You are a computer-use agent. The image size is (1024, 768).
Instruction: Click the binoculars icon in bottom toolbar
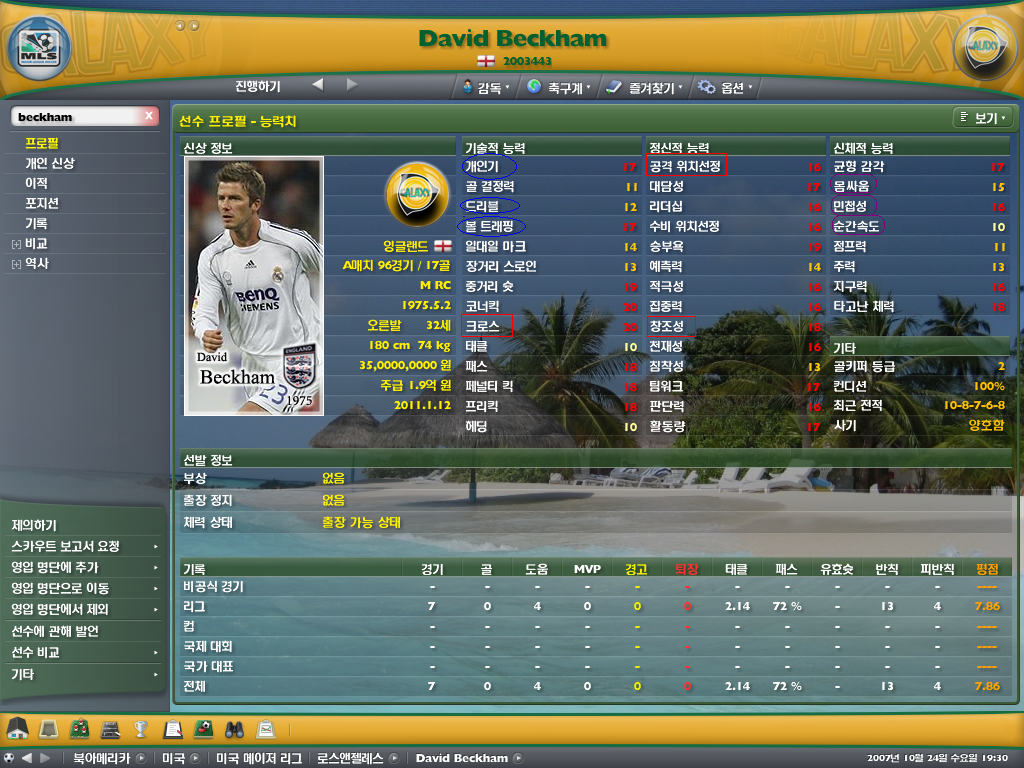coord(234,728)
